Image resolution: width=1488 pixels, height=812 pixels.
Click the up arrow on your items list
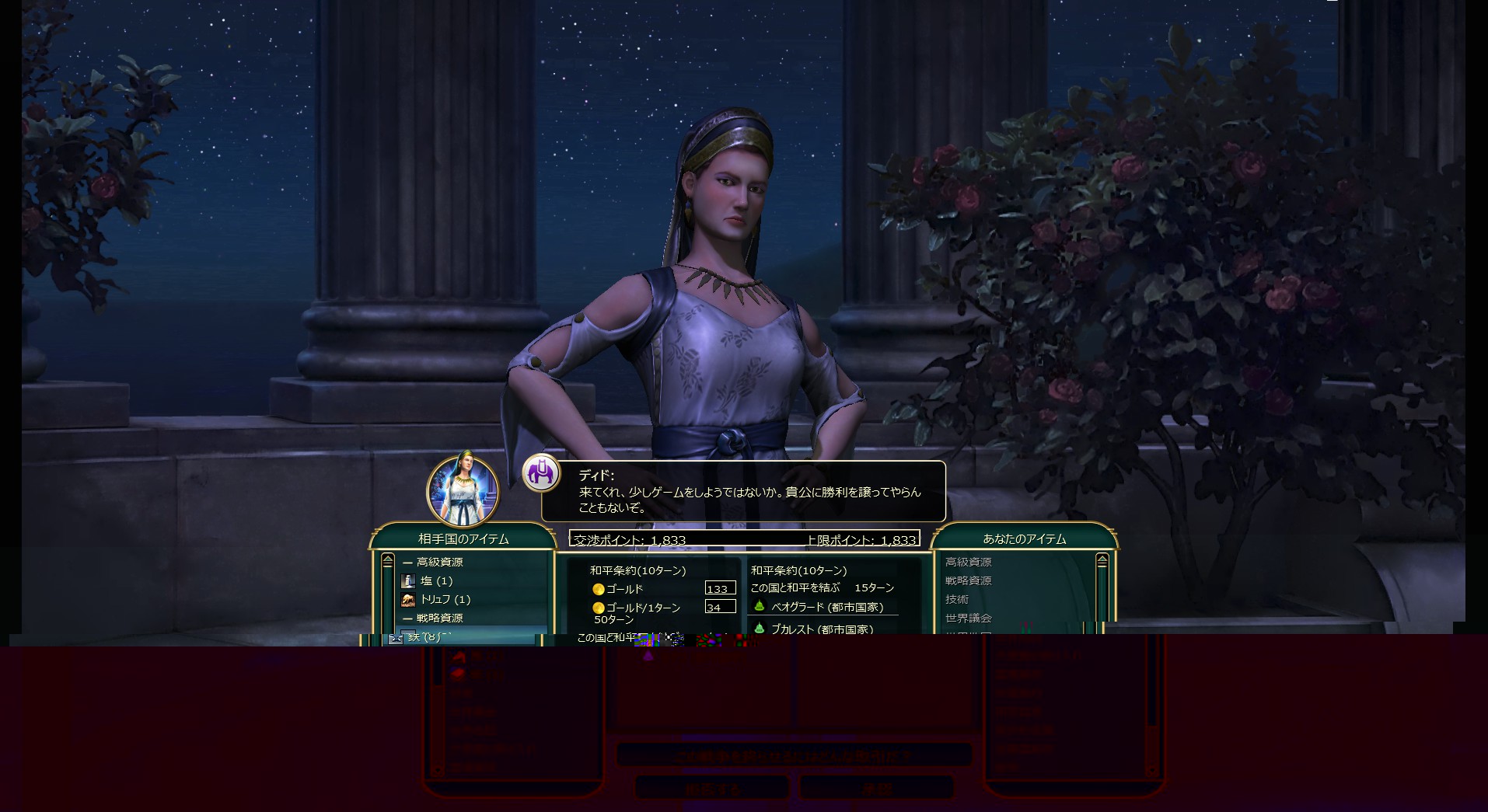(x=1102, y=561)
